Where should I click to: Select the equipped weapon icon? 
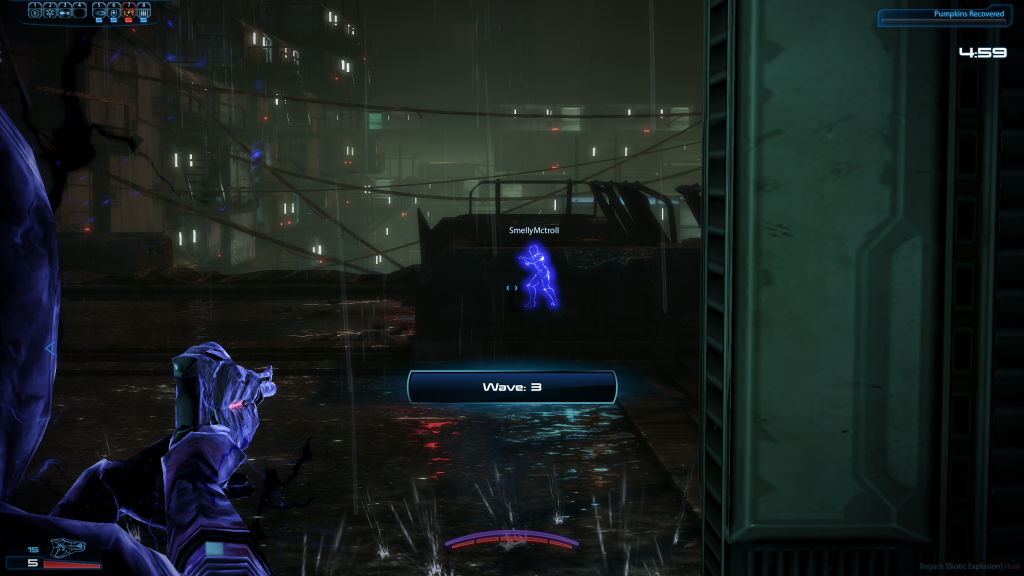pos(68,547)
